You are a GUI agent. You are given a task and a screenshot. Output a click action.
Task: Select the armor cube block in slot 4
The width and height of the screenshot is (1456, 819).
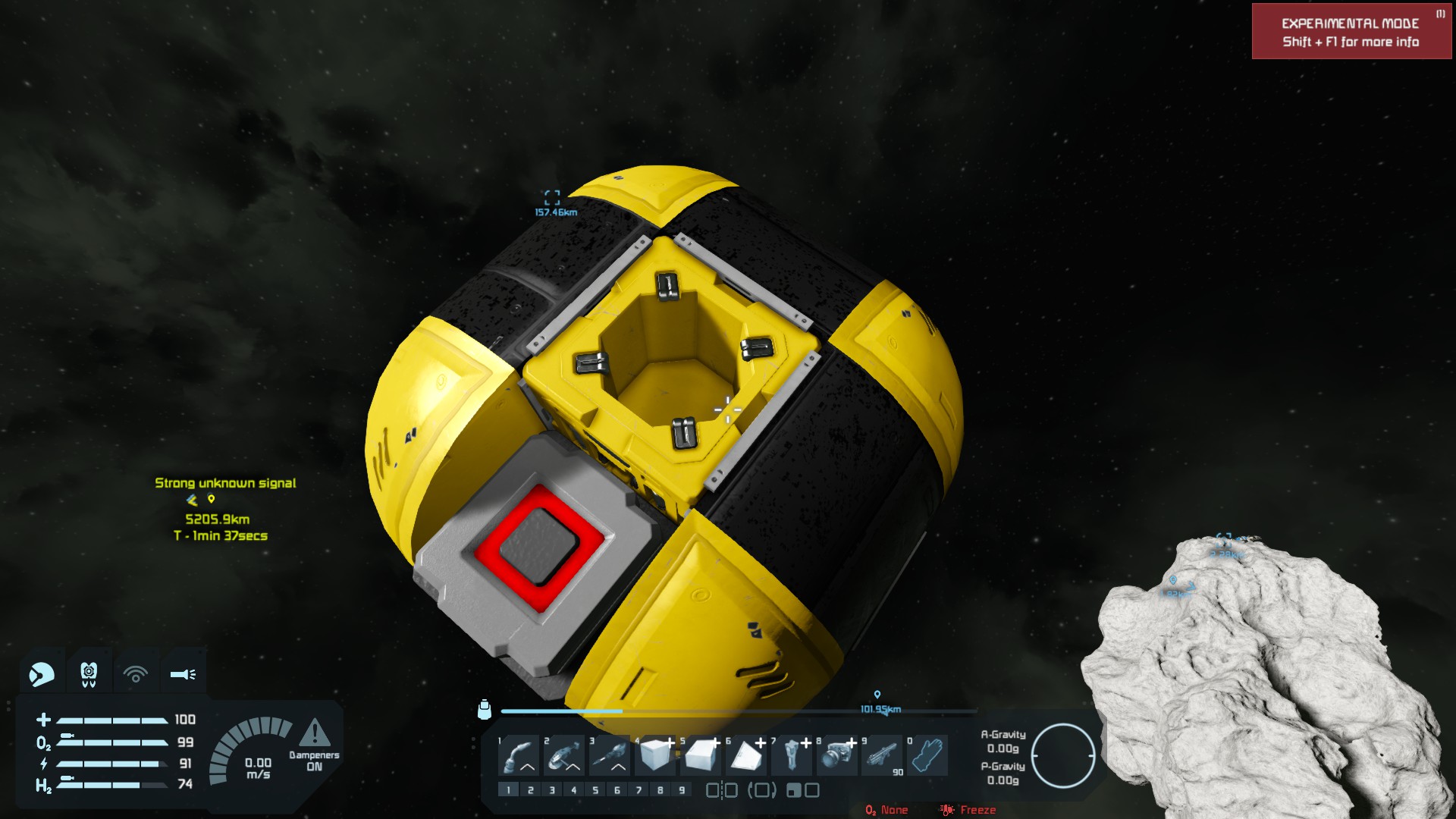(656, 755)
